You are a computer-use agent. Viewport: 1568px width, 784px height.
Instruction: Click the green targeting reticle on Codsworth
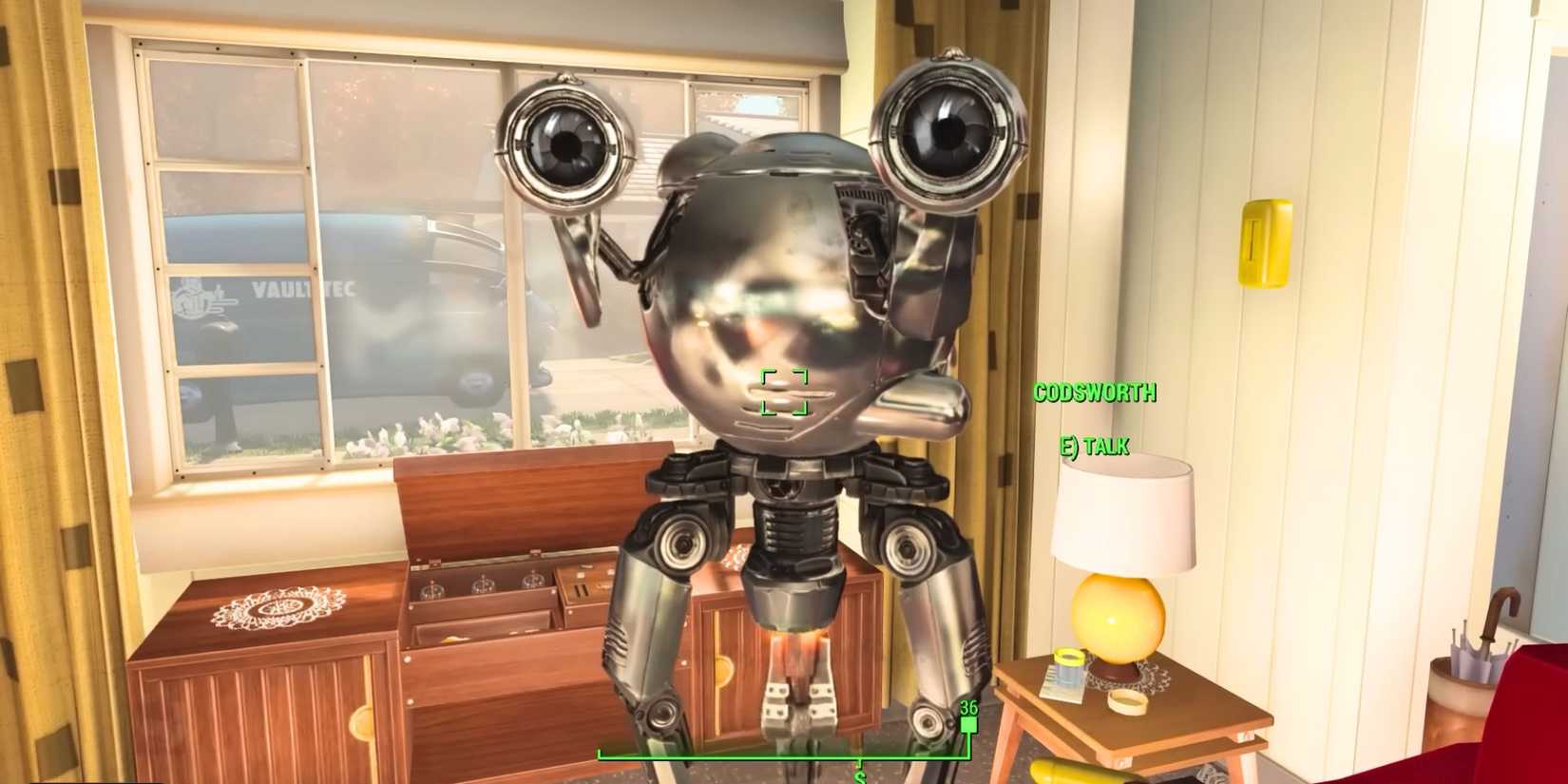coord(784,392)
